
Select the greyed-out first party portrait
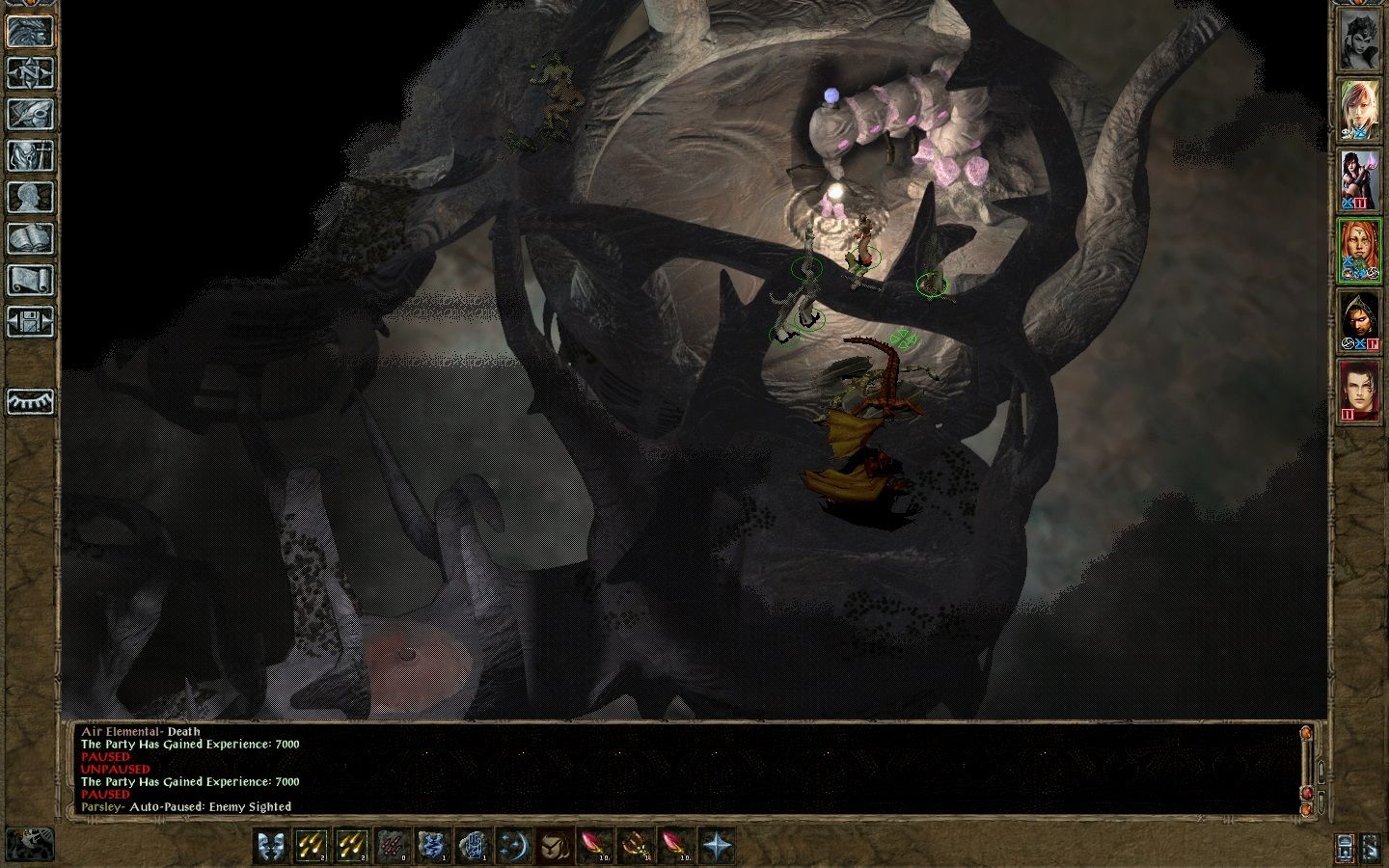click(1359, 40)
